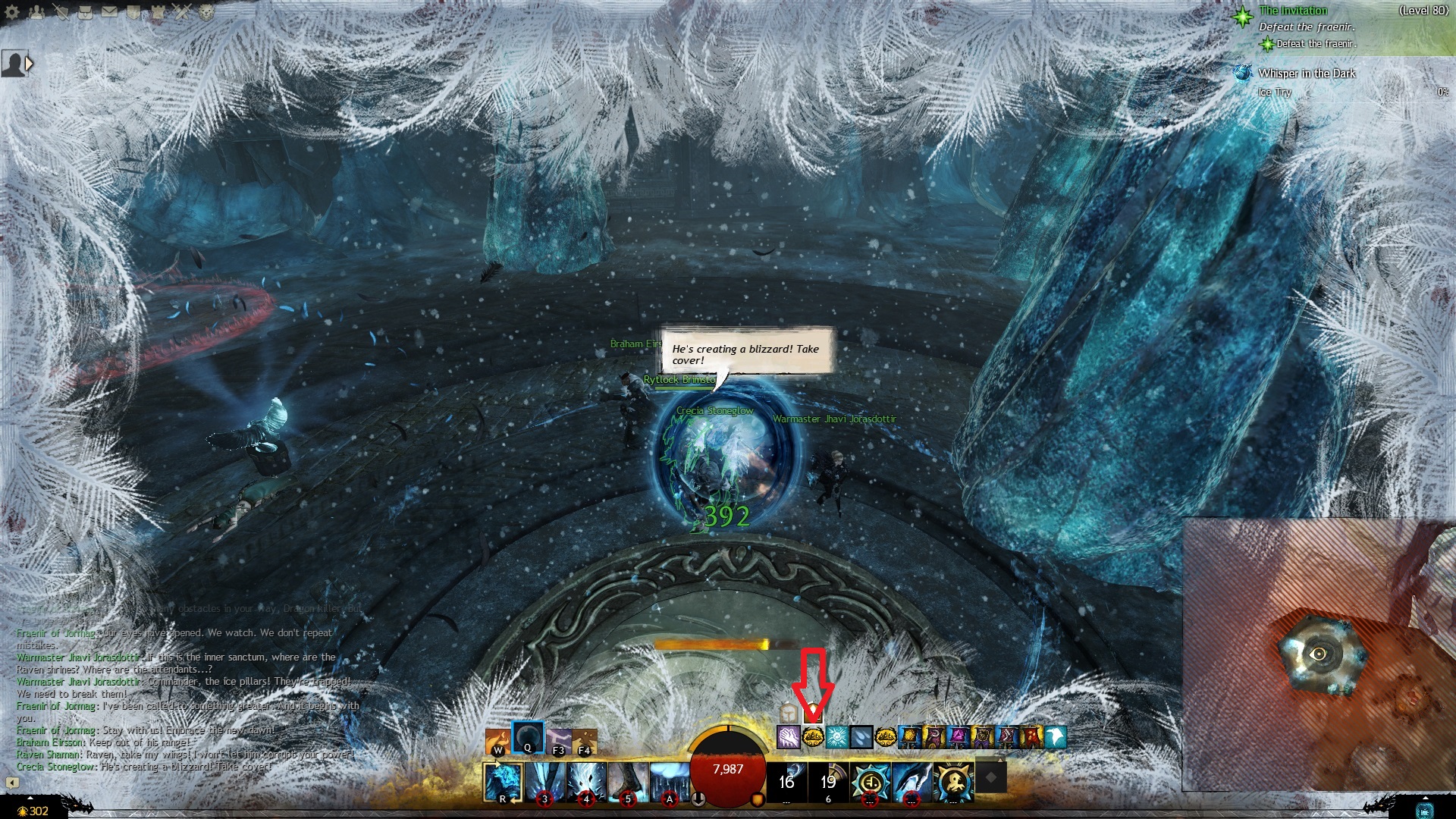This screenshot has width=1456, height=819.
Task: Cast the rain cloud skill labeled A
Action: point(670,782)
